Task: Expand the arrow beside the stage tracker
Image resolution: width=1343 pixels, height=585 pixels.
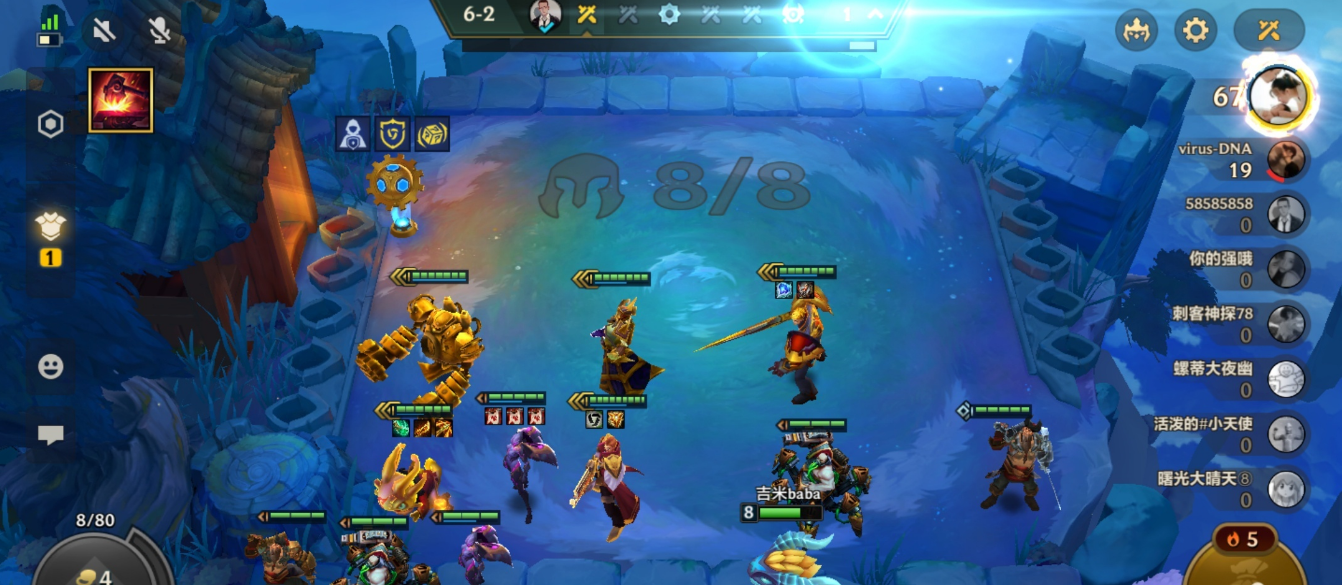Action: point(875,14)
